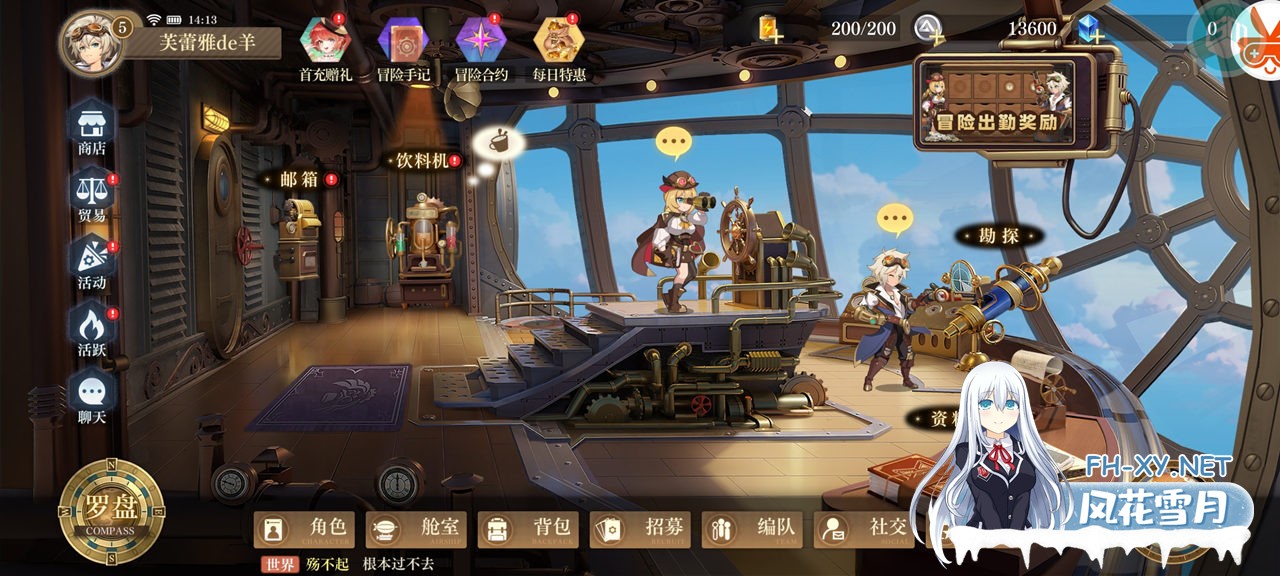Open the 首充赠礼 first-recharge gift

pyautogui.click(x=325, y=41)
